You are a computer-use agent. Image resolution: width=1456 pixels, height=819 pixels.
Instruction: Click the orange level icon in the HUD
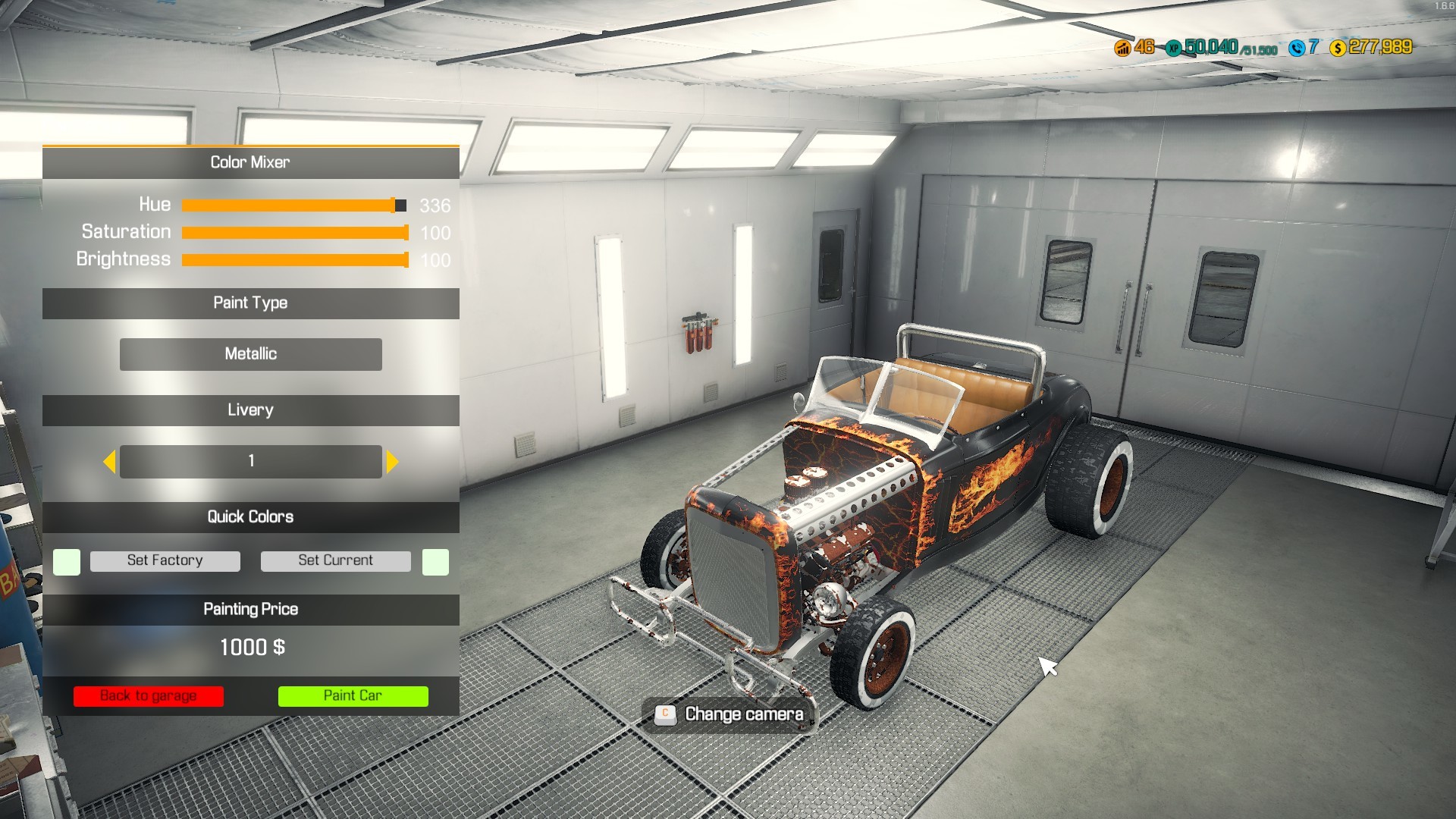click(1123, 49)
